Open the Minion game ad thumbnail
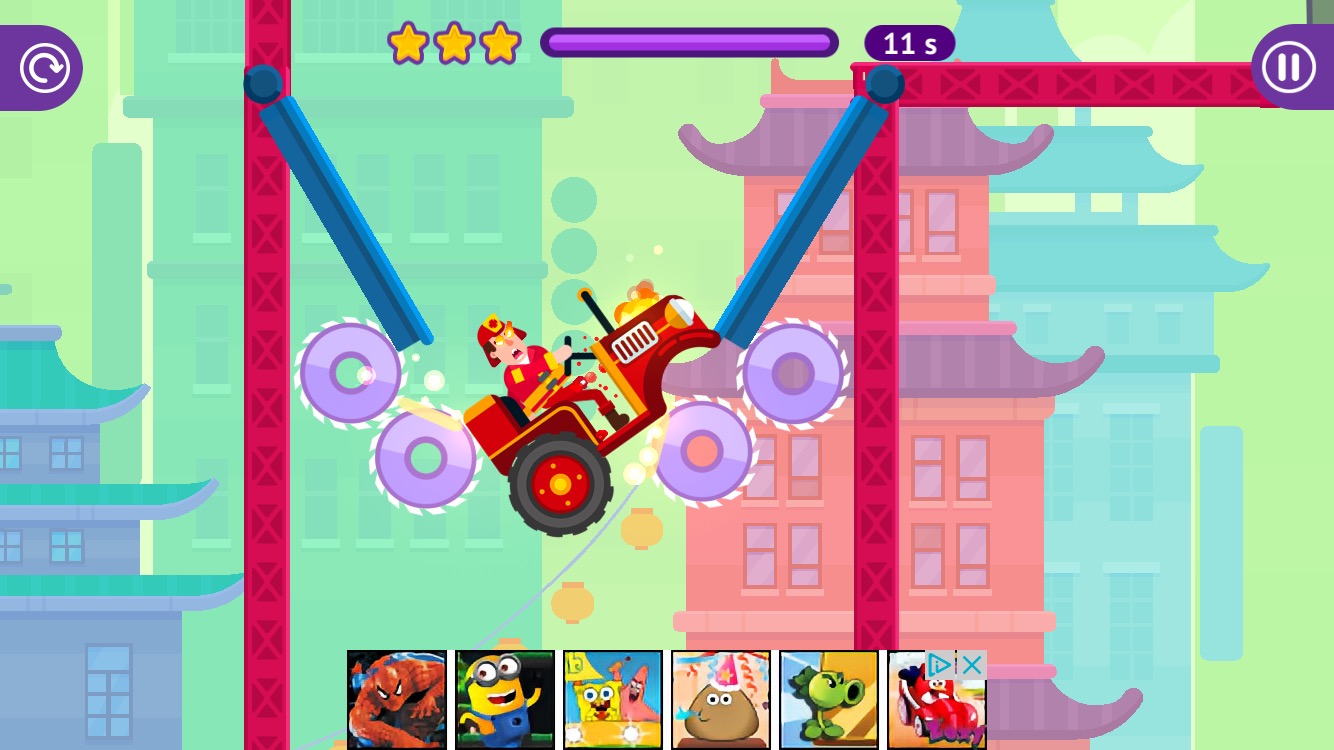1334x750 pixels. coord(504,698)
